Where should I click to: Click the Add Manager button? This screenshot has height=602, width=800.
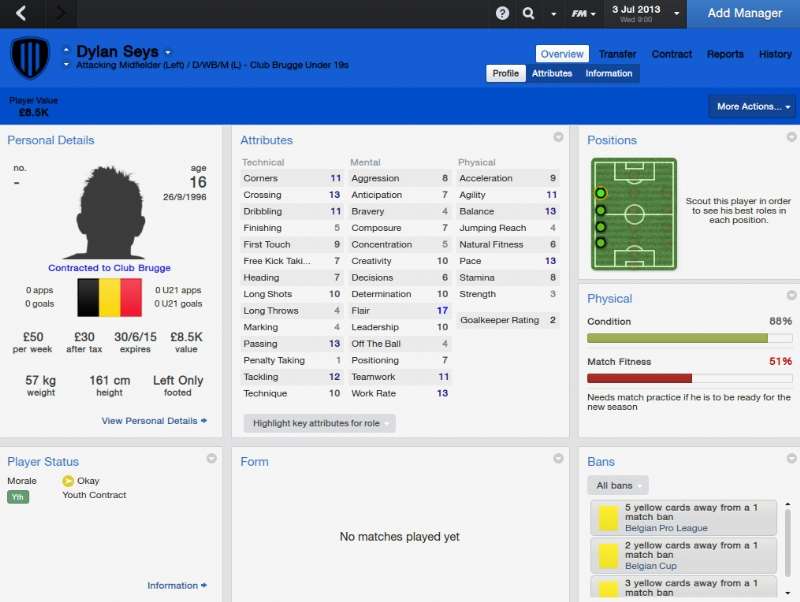tap(744, 13)
